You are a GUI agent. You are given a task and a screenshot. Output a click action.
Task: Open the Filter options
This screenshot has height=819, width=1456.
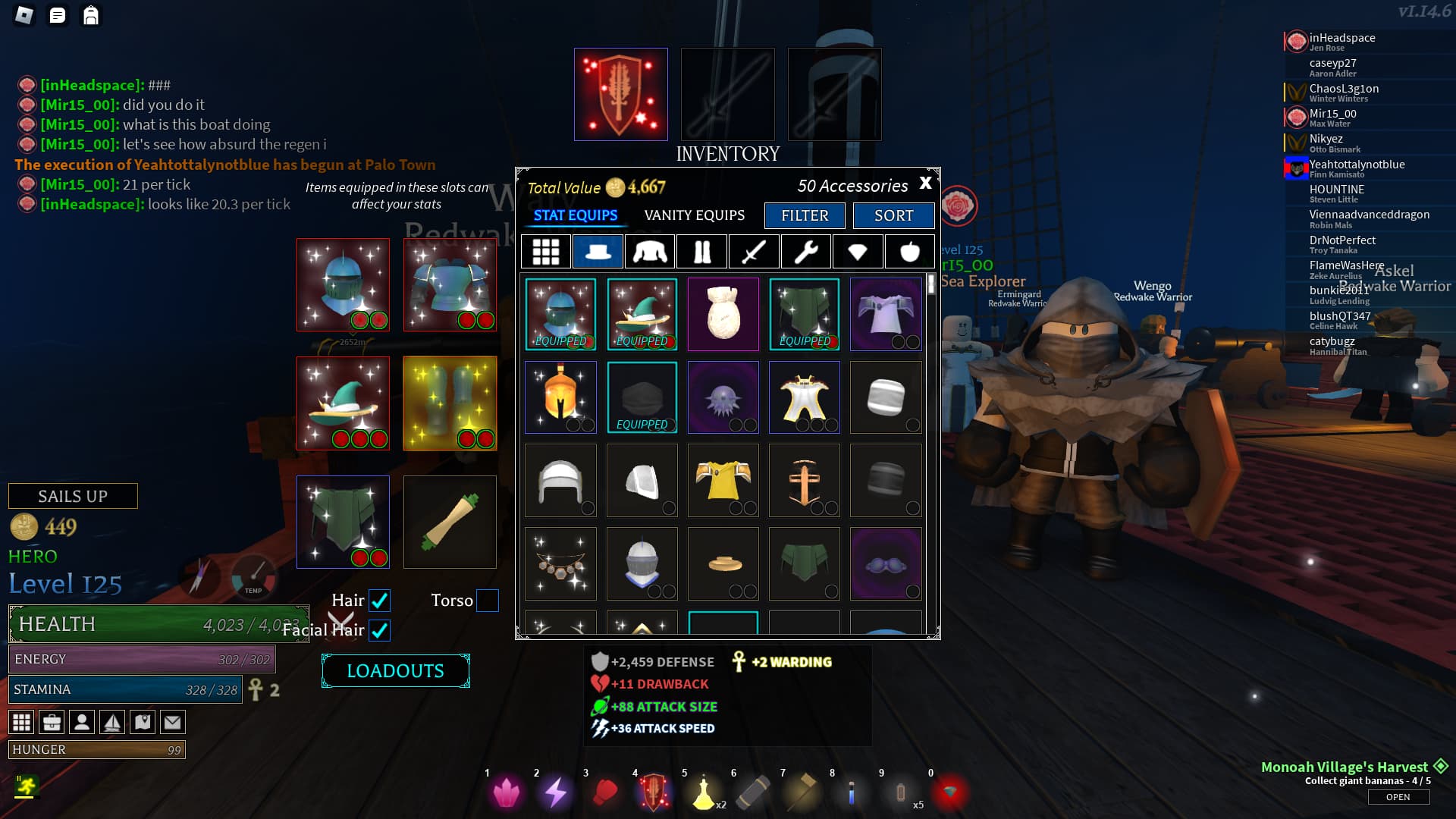point(805,216)
